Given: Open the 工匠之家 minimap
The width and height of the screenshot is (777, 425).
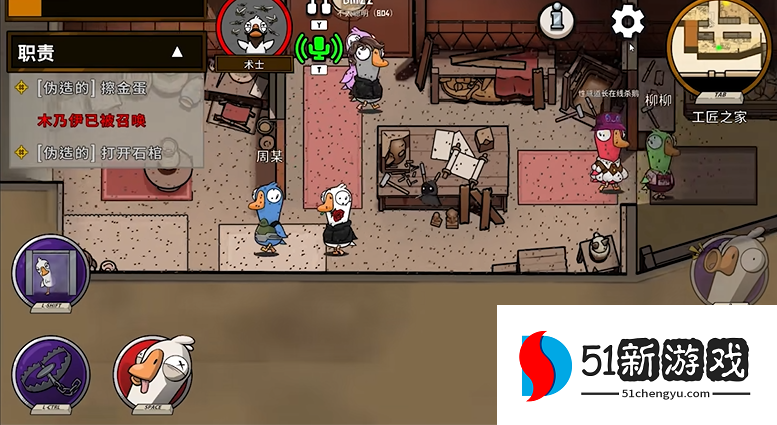Looking at the screenshot, I should pos(719,43).
